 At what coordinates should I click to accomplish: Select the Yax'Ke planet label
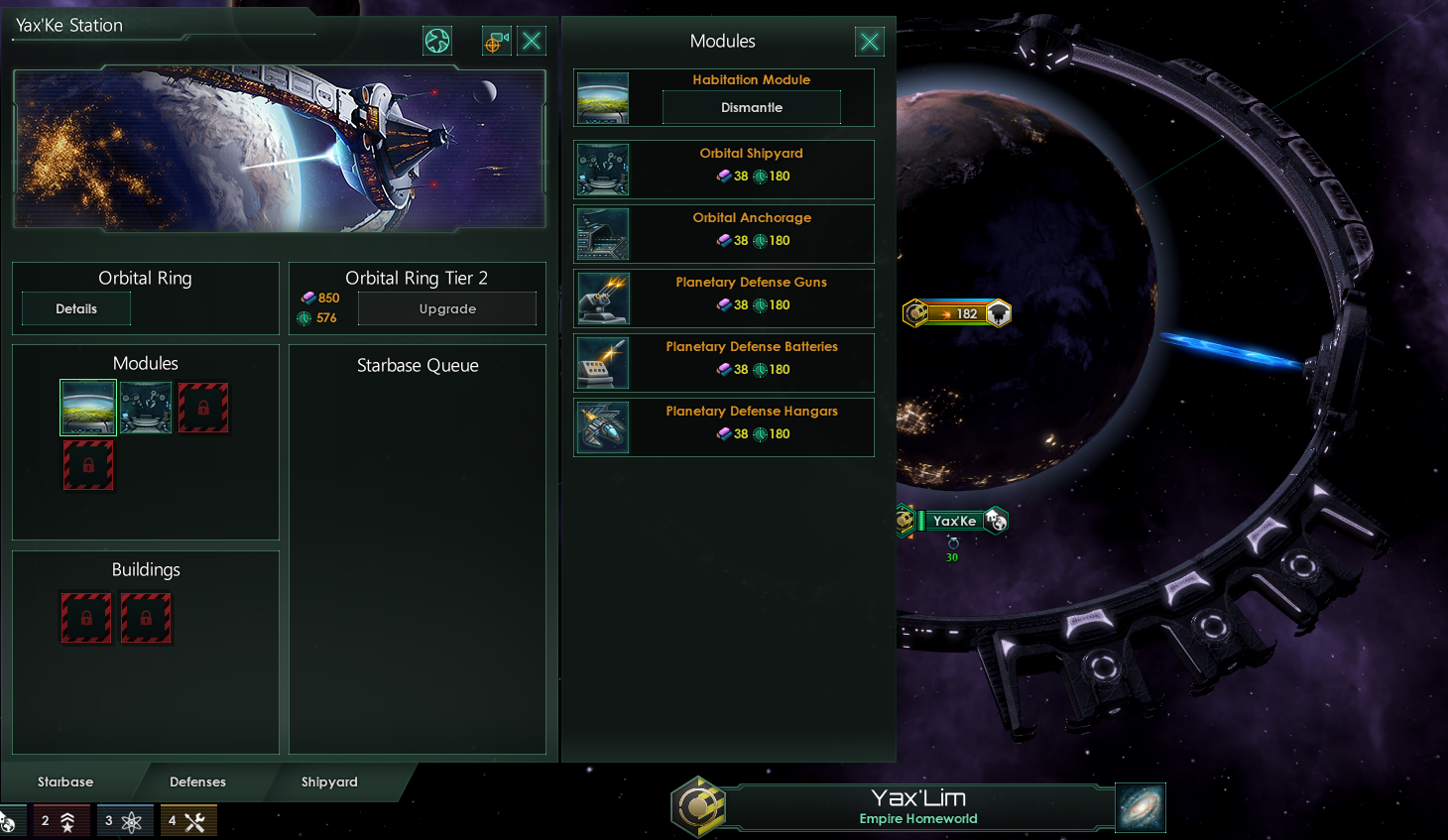point(954,521)
